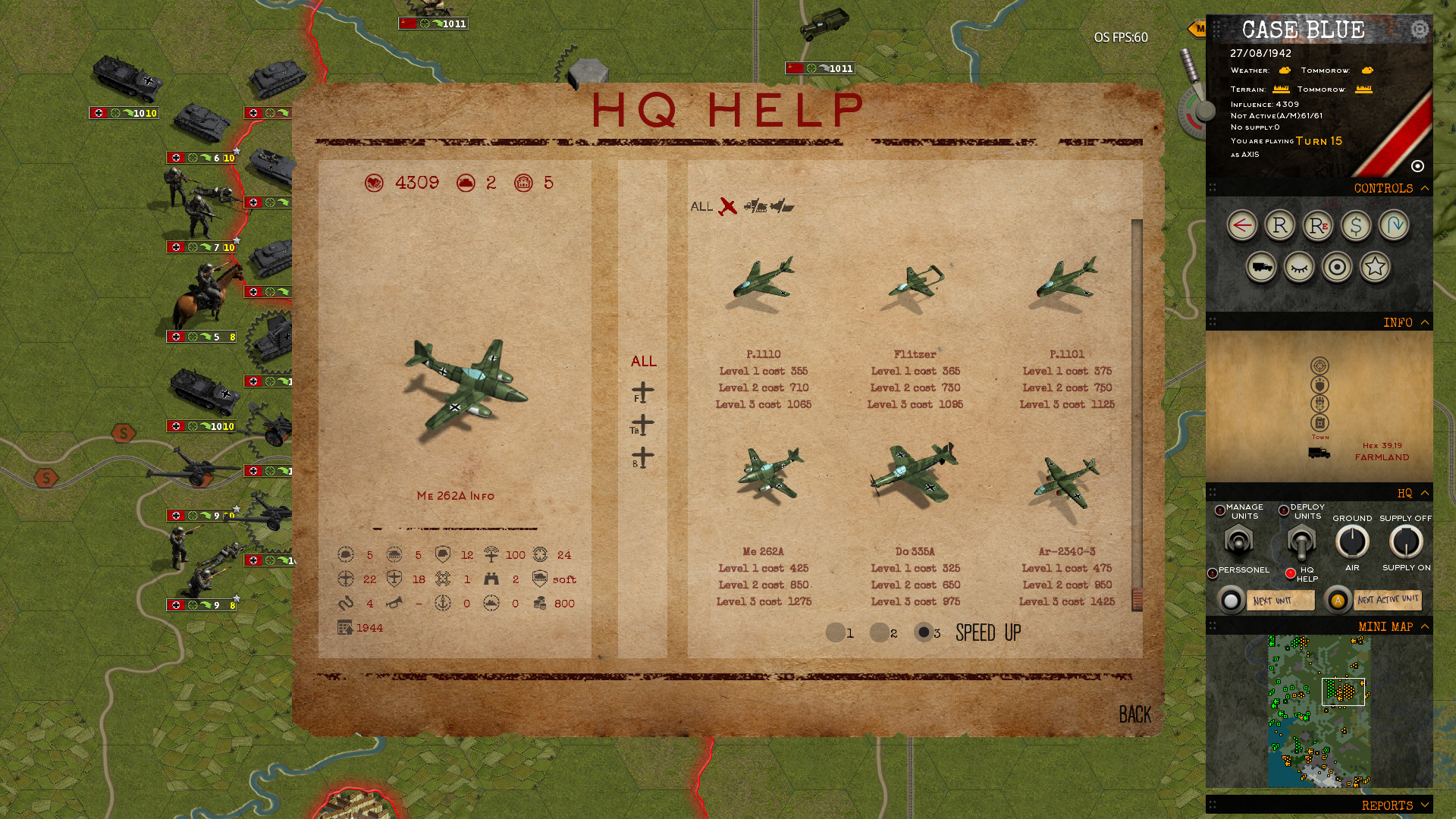Click the ground vehicles filter icon

(x=755, y=205)
